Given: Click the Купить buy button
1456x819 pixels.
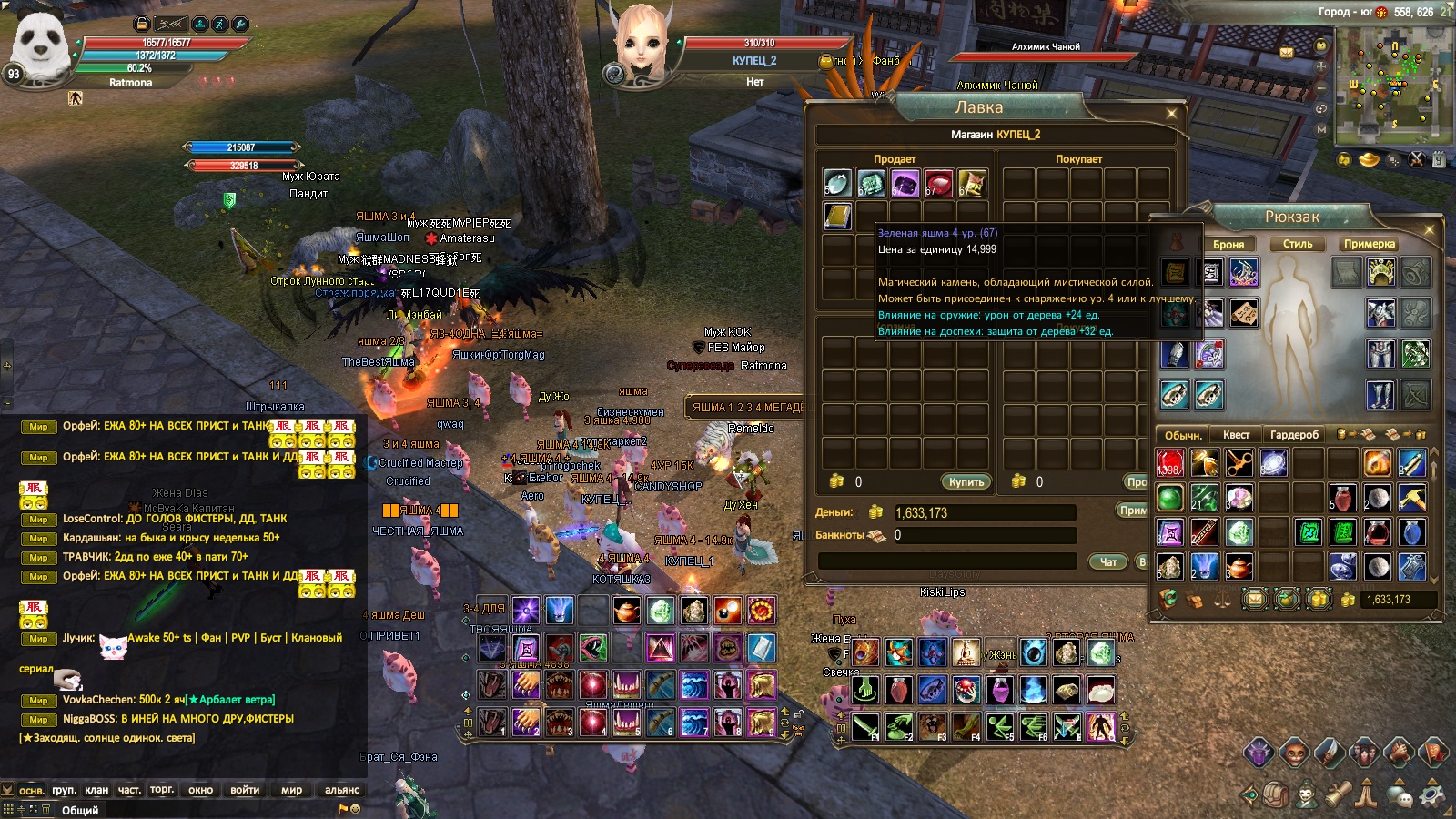Looking at the screenshot, I should pos(966,481).
